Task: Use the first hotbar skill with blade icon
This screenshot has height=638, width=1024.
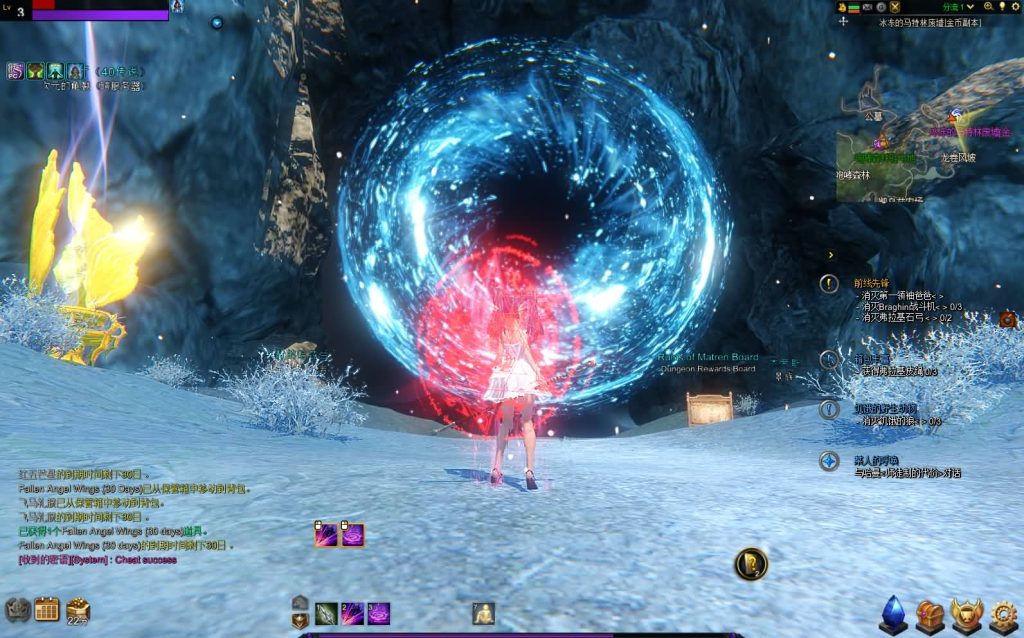Action: click(326, 614)
